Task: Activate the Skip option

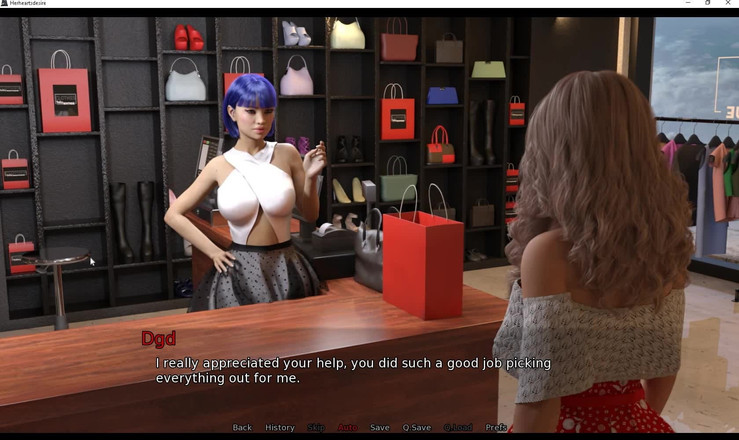Action: tap(316, 428)
